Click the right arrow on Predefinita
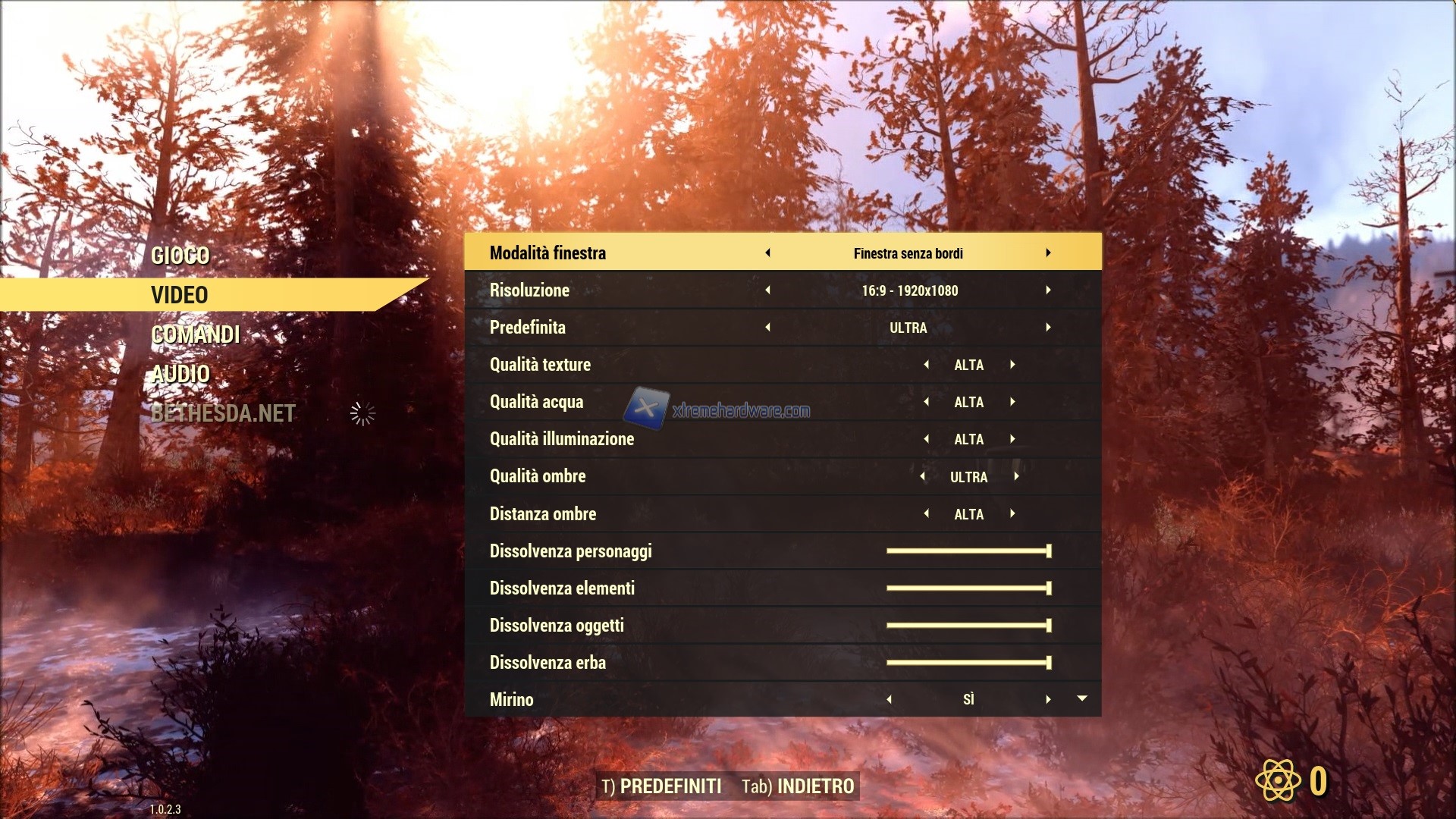This screenshot has height=819, width=1456. point(1050,328)
